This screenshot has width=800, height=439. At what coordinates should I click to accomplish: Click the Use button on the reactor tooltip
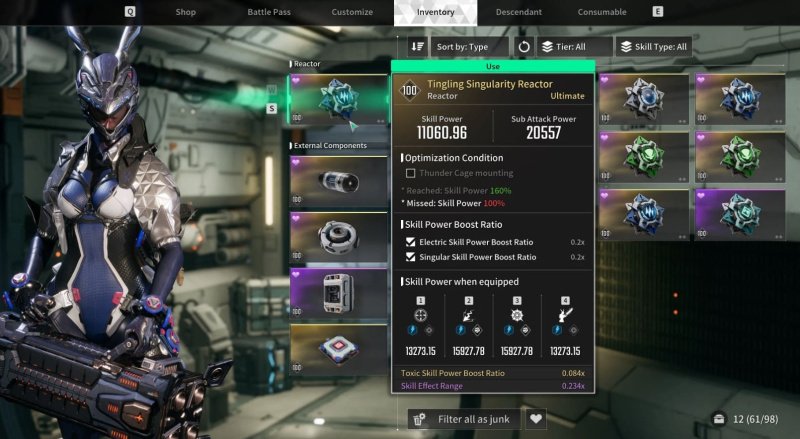point(493,66)
